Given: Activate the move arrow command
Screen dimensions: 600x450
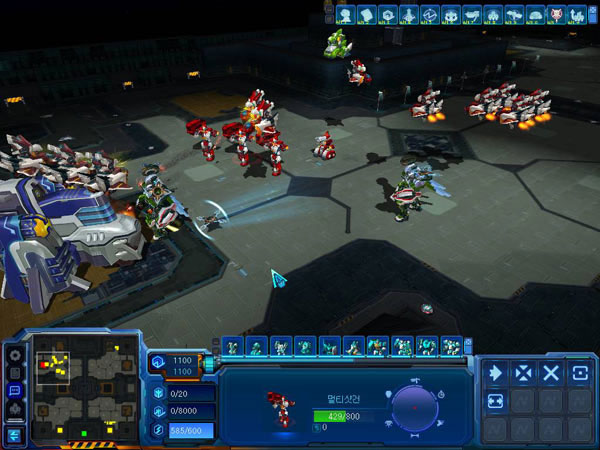Looking at the screenshot, I should click(495, 372).
